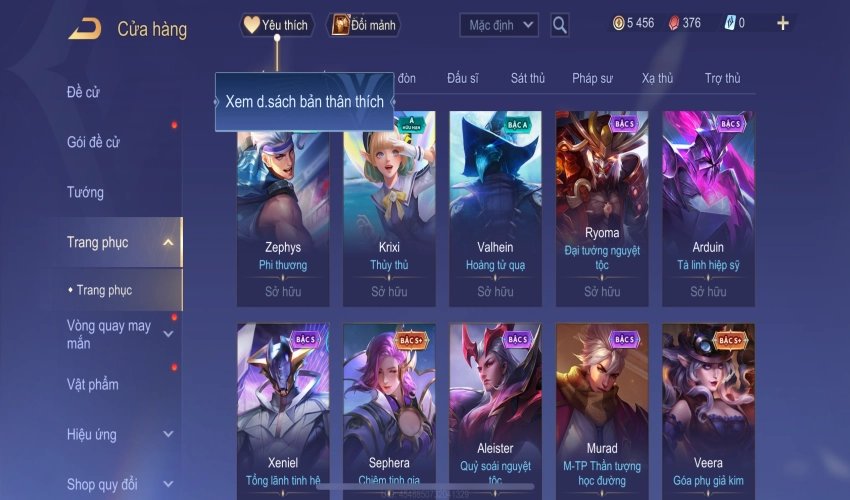Open the Đổi mảnh fragment exchange
Viewport: 850px width, 500px height.
pyautogui.click(x=364, y=25)
